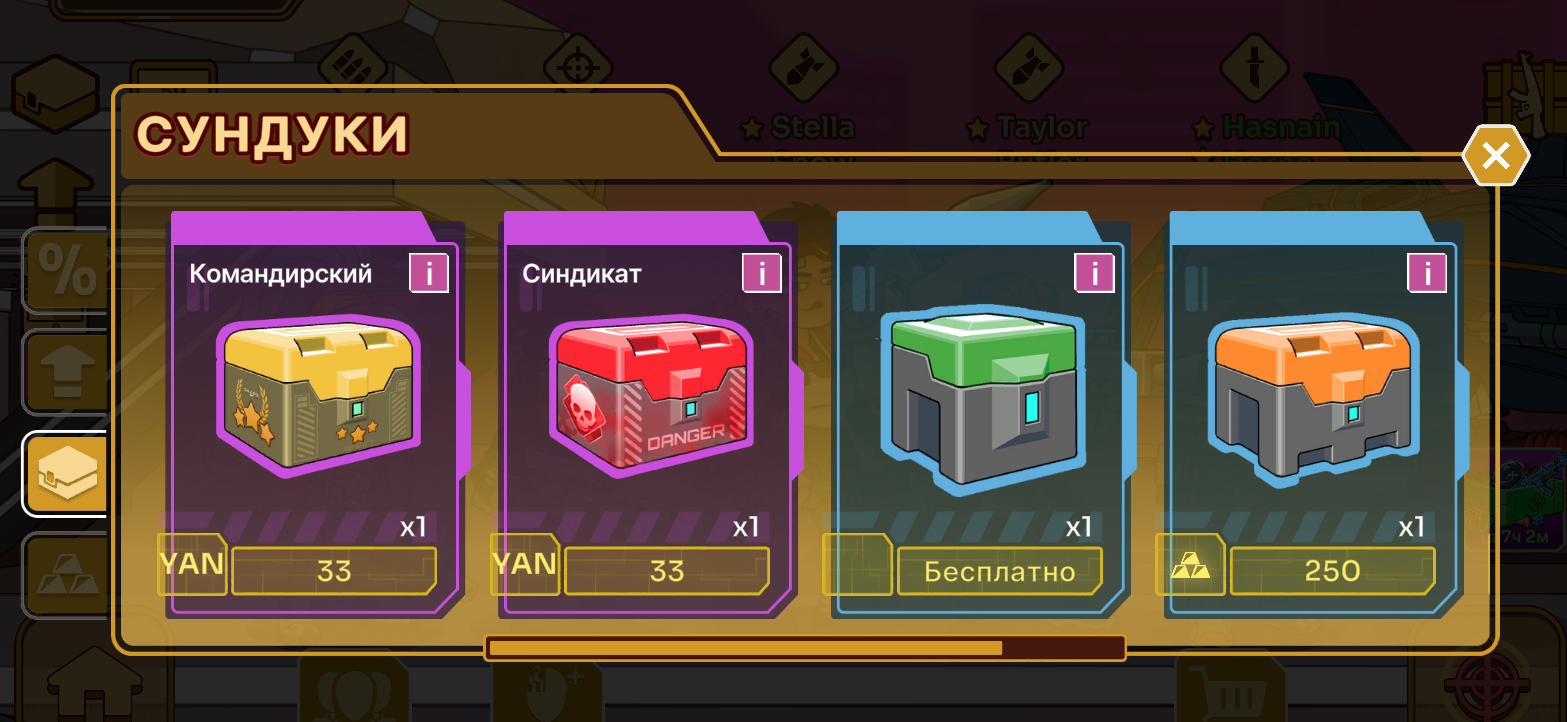This screenshot has width=1567, height=722.
Task: Show info for the green chest
Action: tap(1095, 273)
